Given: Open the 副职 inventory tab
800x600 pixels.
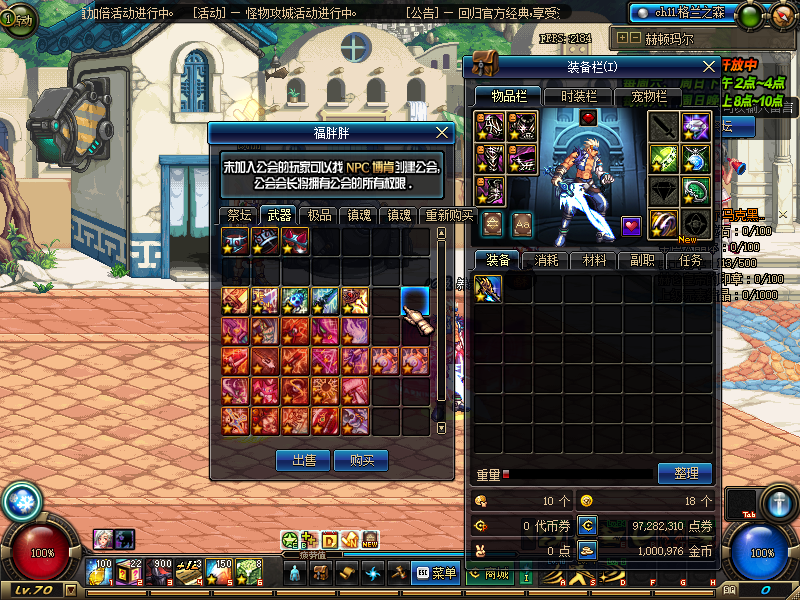Looking at the screenshot, I should (x=642, y=260).
